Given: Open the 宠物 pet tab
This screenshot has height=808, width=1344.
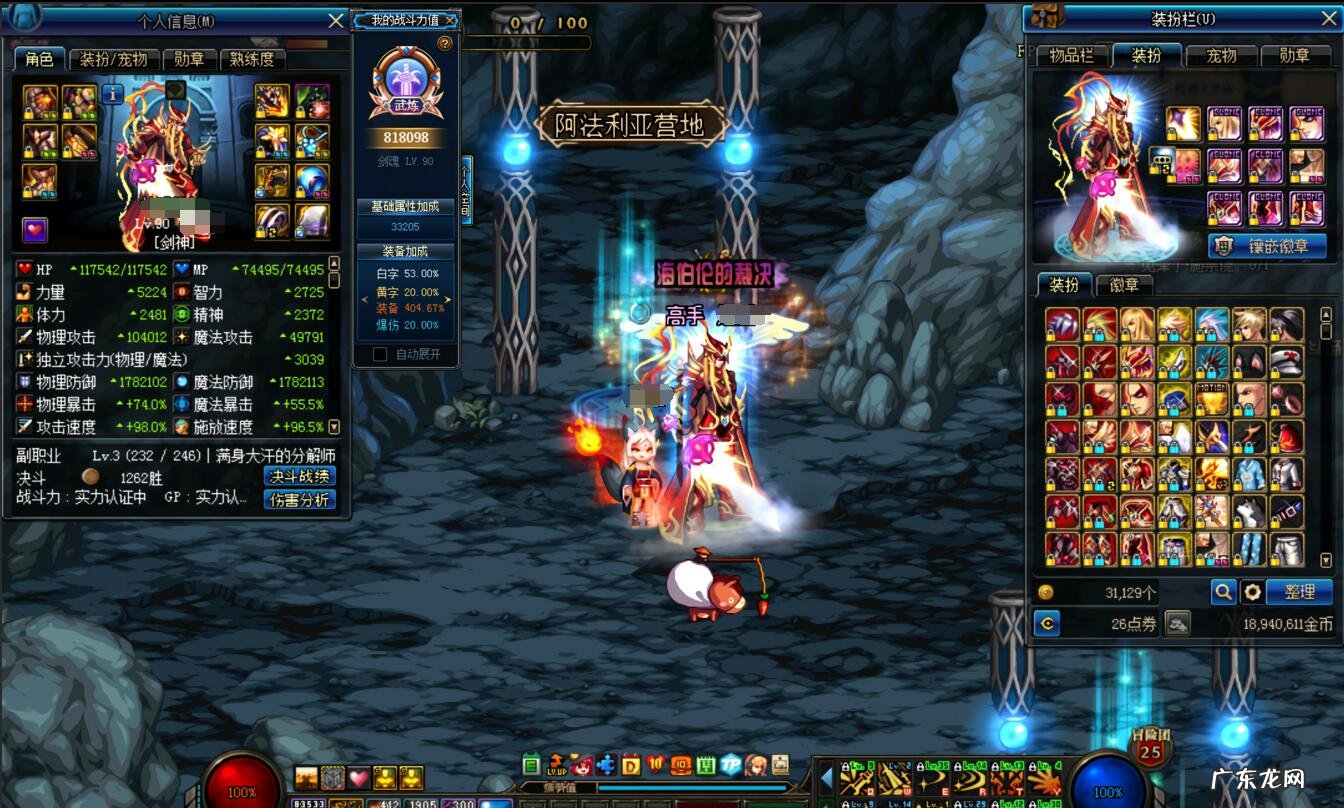Looking at the screenshot, I should pyautogui.click(x=1221, y=56).
